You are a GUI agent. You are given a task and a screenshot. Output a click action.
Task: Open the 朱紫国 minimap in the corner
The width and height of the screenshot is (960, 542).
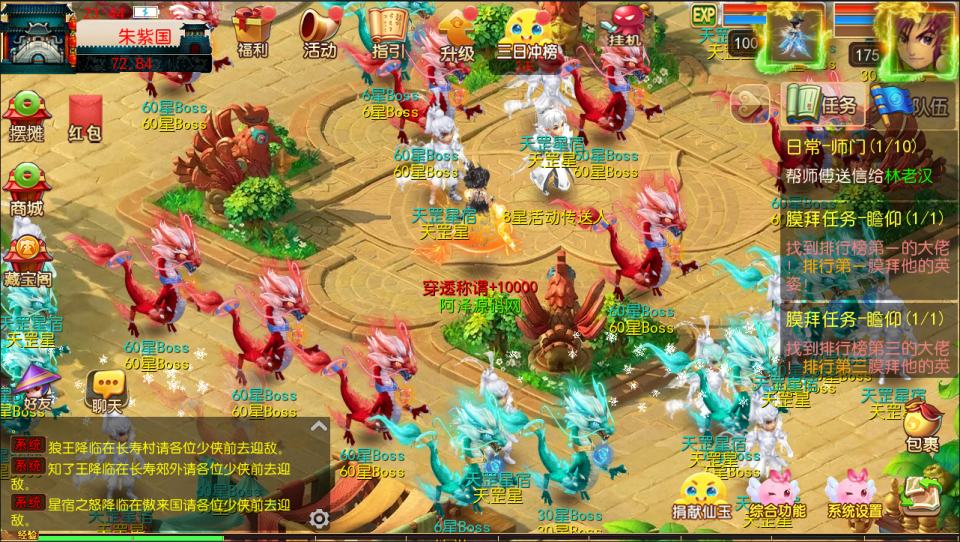[x=40, y=35]
